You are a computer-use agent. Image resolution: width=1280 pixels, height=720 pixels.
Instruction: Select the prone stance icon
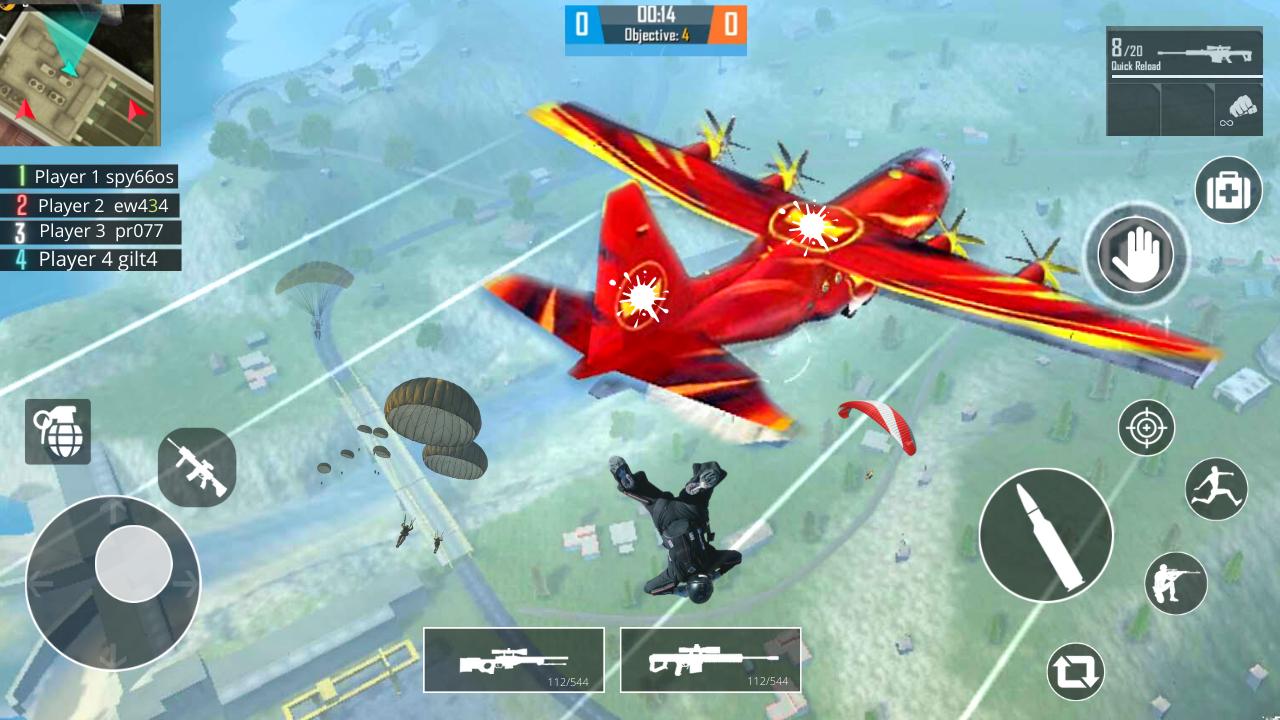(x=1177, y=583)
